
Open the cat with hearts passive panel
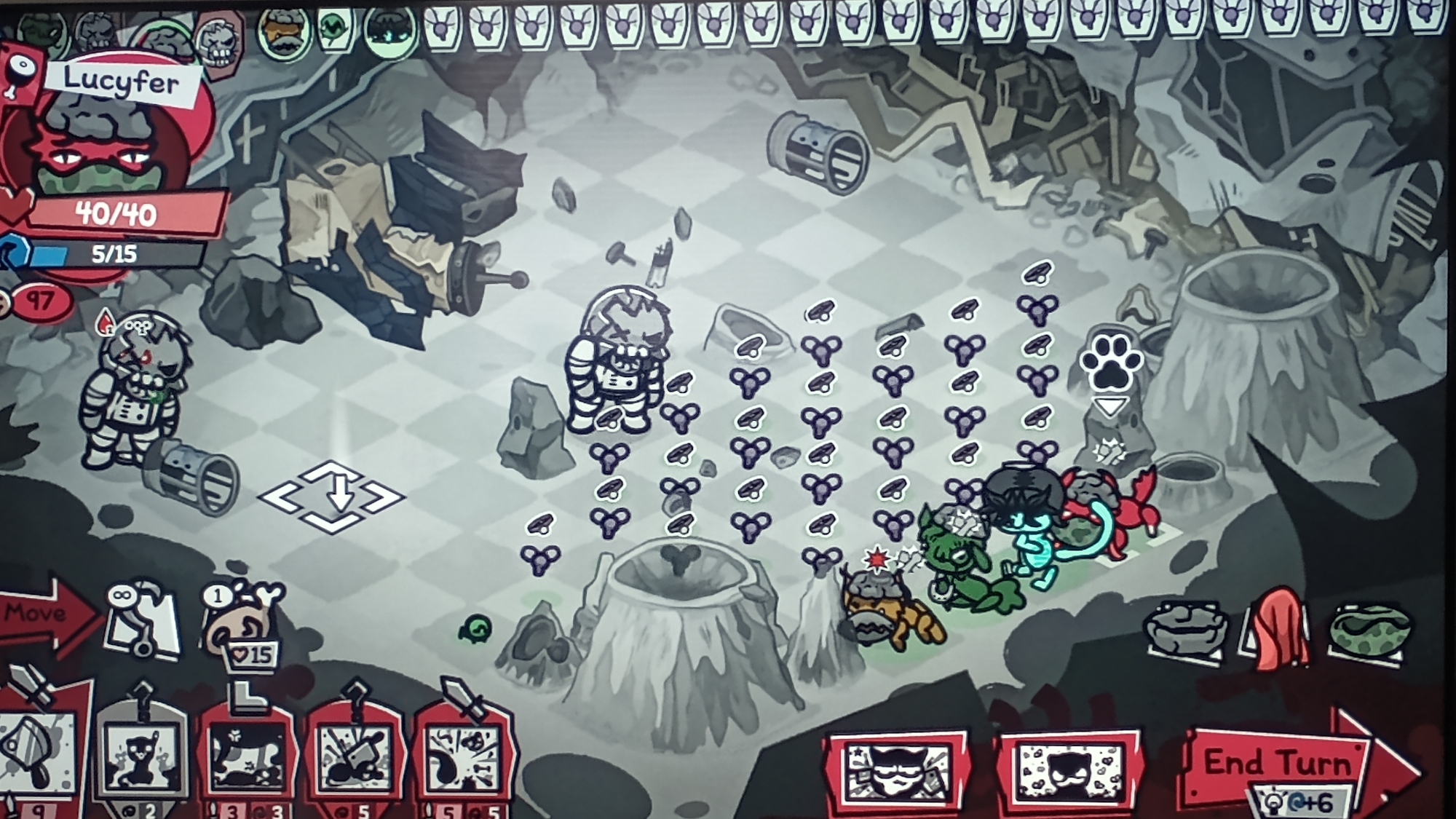pos(1068,772)
